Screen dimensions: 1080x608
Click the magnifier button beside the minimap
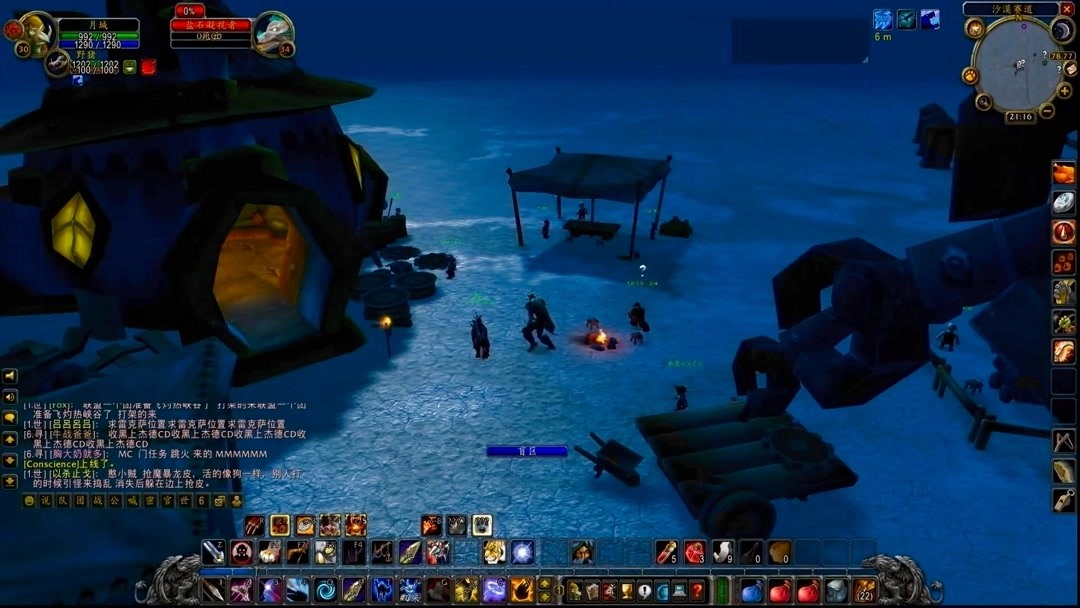point(984,102)
